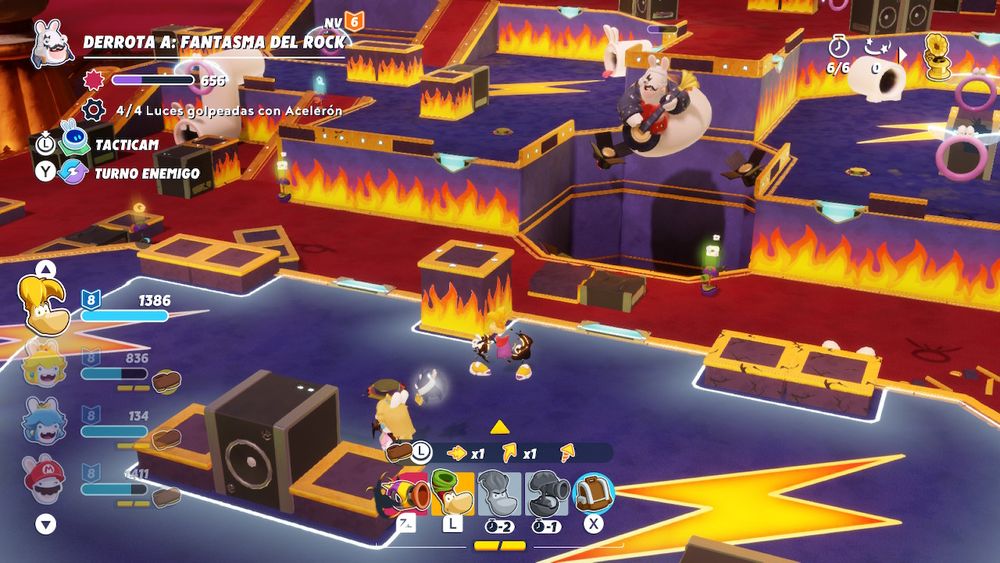Switch to the blue-haired Rabbid Rosalina portrait
Image resolution: width=1000 pixels, height=563 pixels.
[x=45, y=420]
